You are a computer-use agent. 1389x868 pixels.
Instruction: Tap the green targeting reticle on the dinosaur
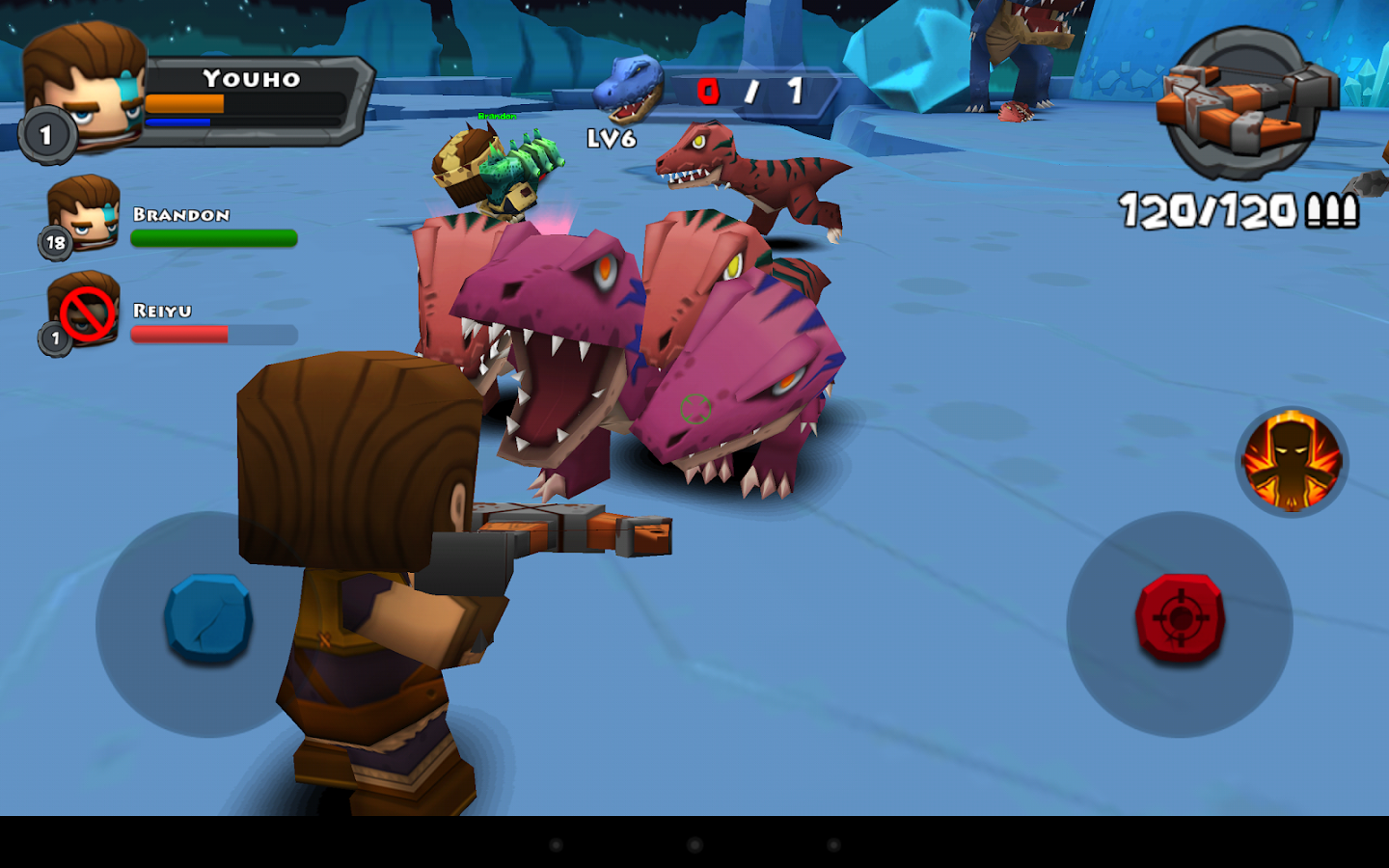click(x=696, y=408)
